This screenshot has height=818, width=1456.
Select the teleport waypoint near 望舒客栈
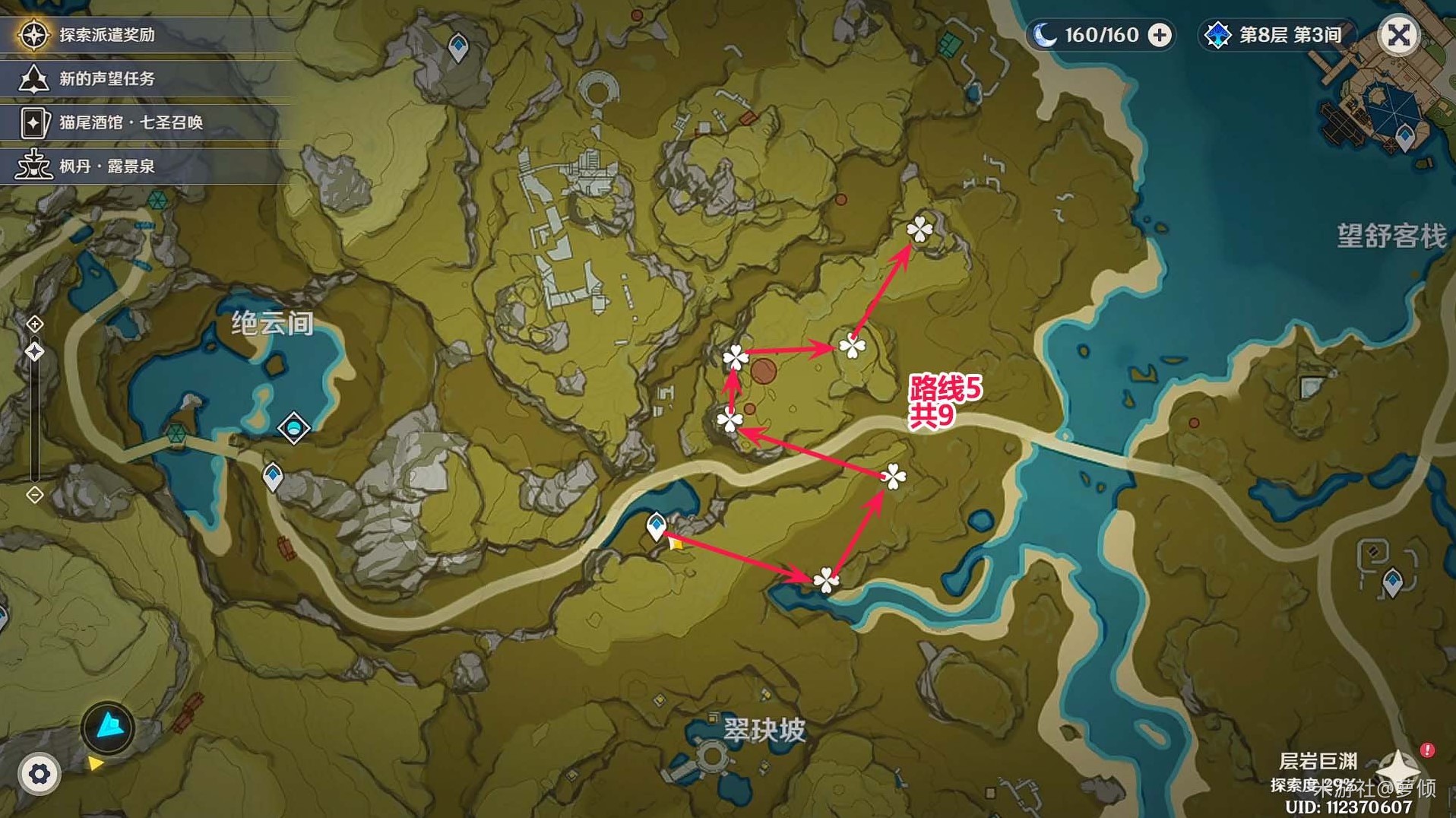(1405, 138)
